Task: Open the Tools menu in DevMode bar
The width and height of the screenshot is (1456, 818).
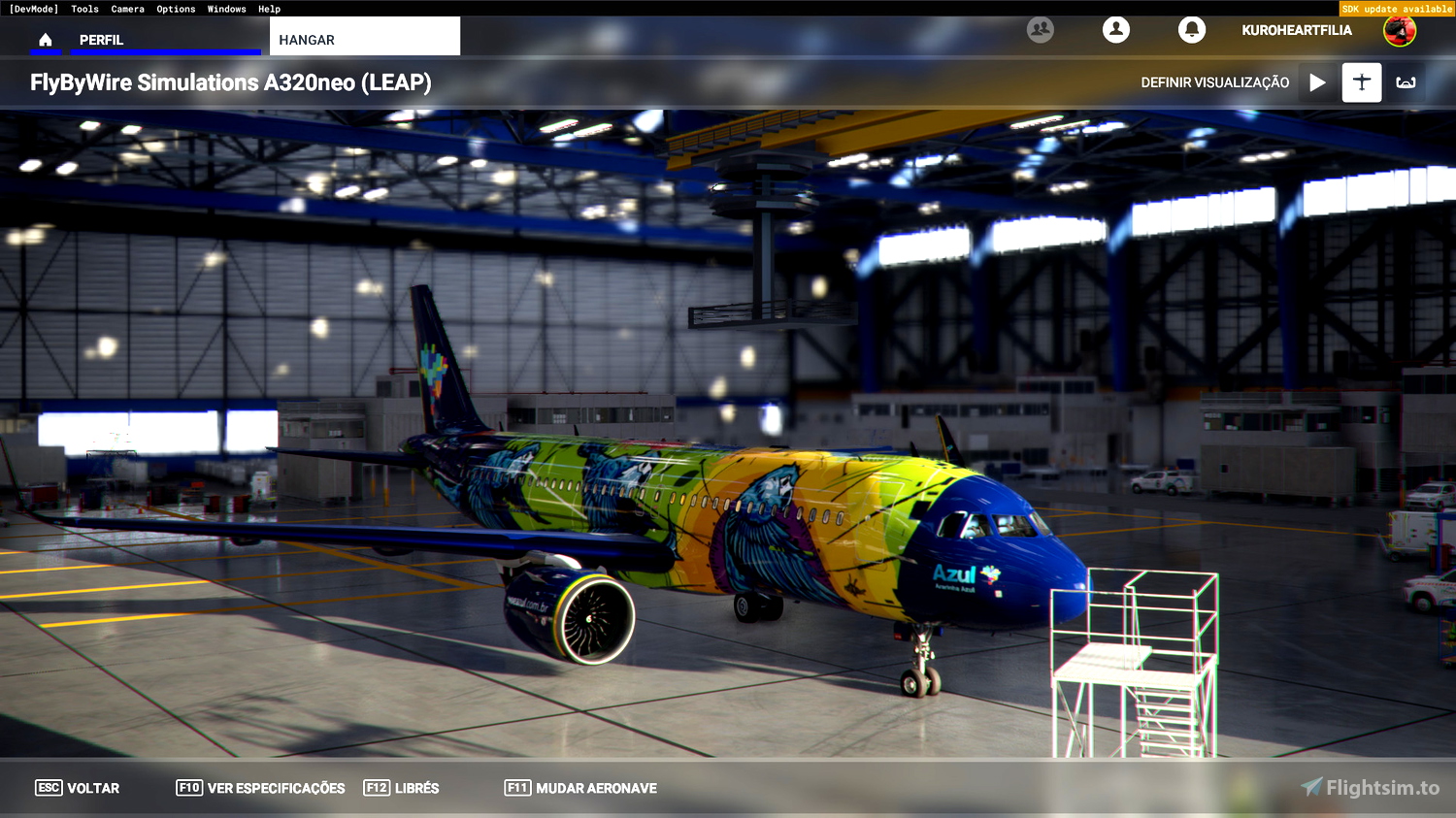Action: [84, 9]
